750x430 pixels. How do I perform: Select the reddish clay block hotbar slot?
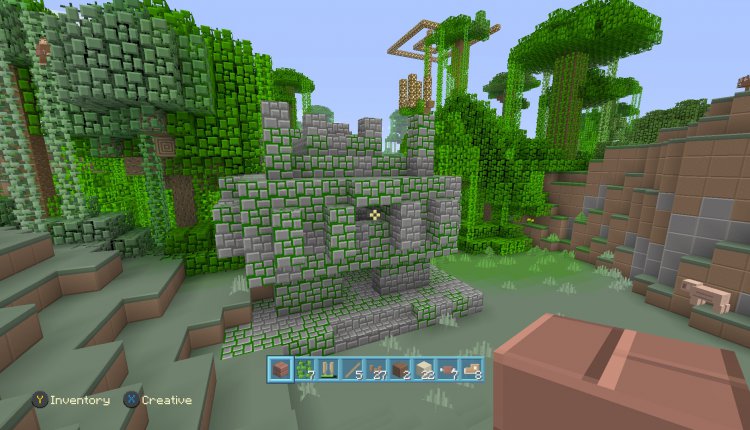[x=281, y=370]
